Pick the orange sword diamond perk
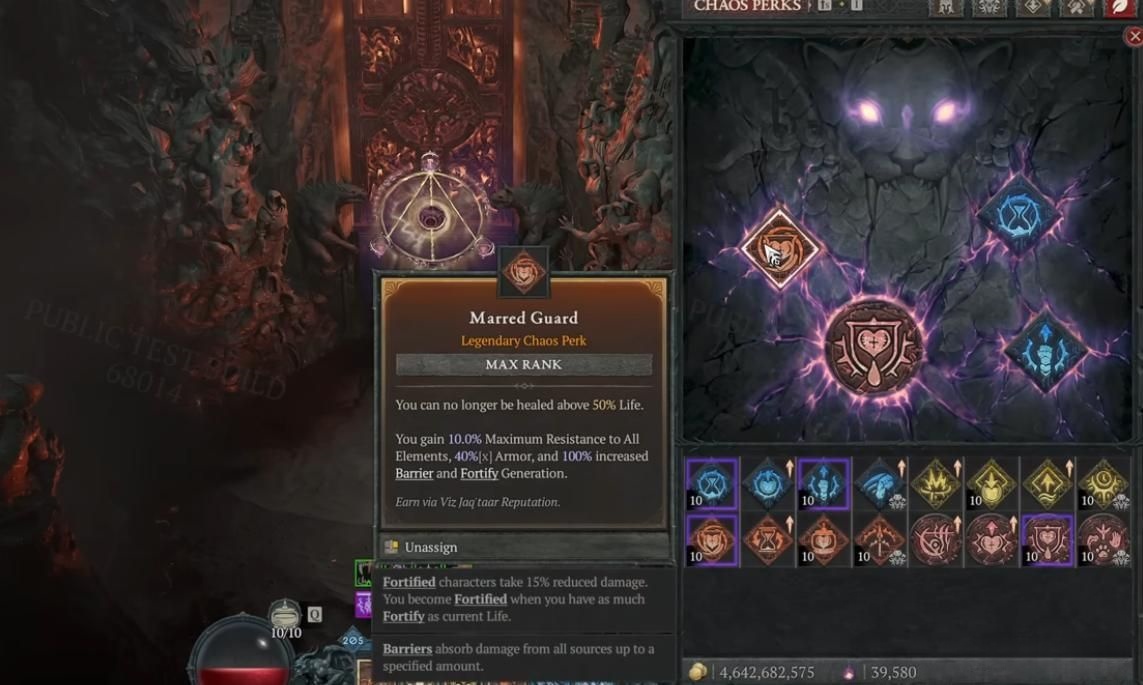The height and width of the screenshot is (685, 1143). coord(879,540)
